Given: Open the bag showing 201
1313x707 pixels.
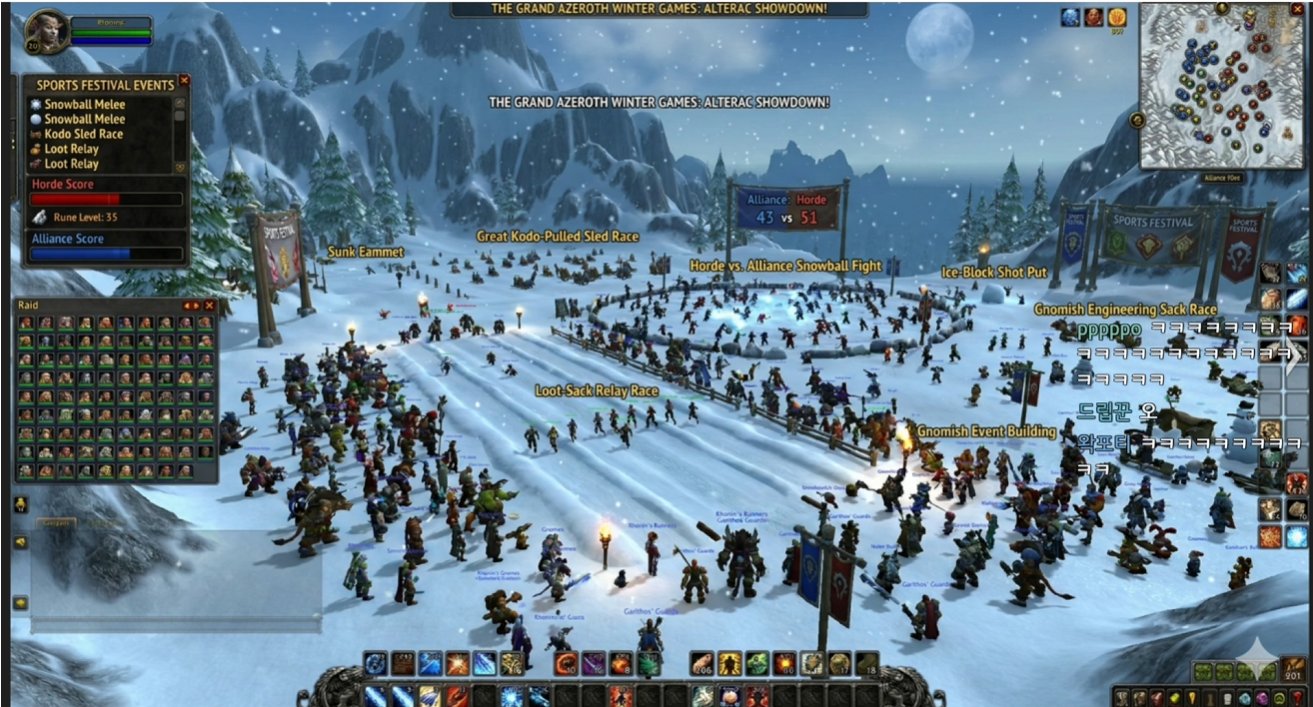Looking at the screenshot, I should pyautogui.click(x=1294, y=669).
